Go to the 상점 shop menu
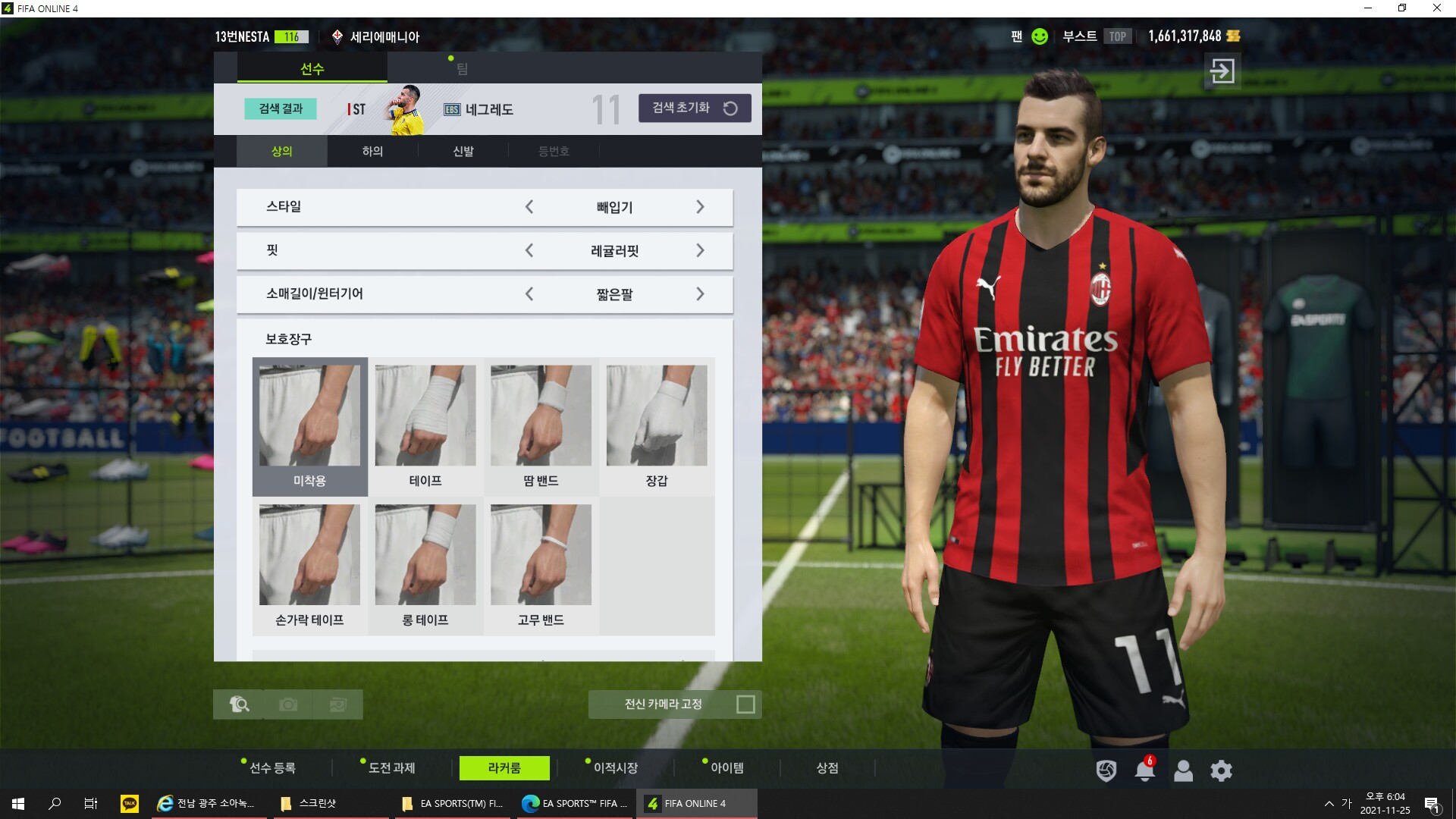1456x819 pixels. [x=827, y=768]
